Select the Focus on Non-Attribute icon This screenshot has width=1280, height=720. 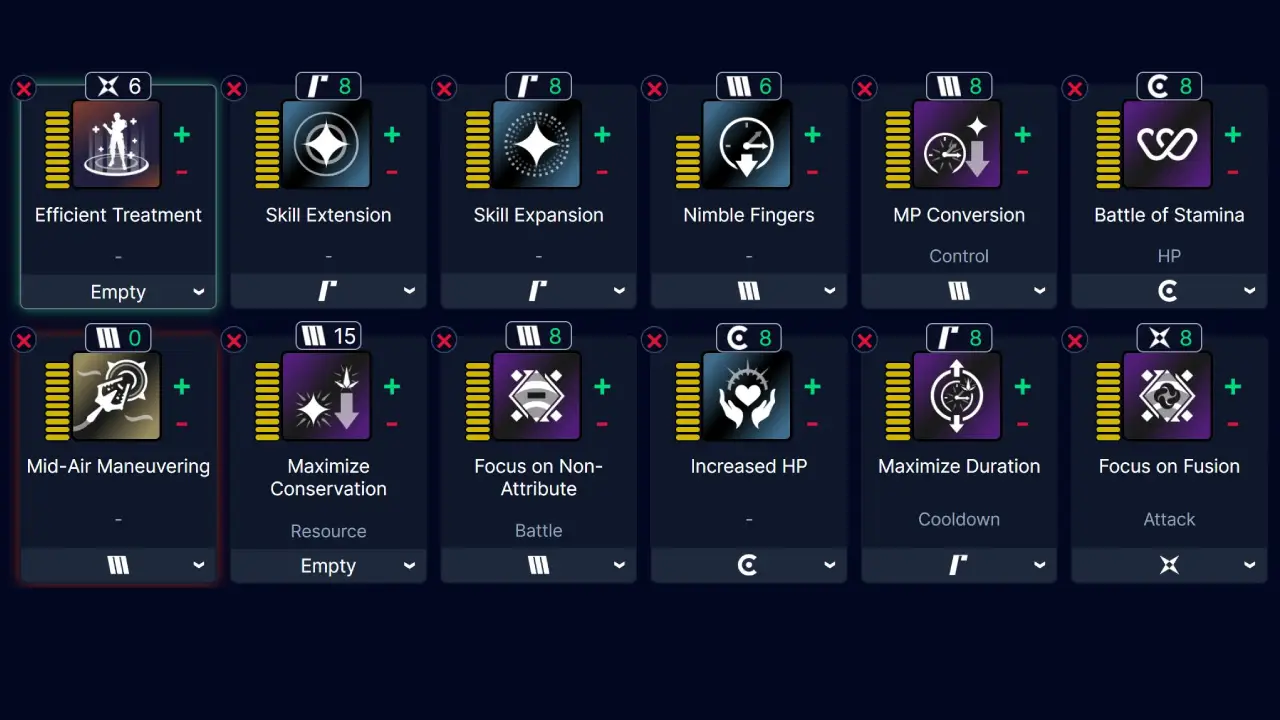pyautogui.click(x=538, y=396)
